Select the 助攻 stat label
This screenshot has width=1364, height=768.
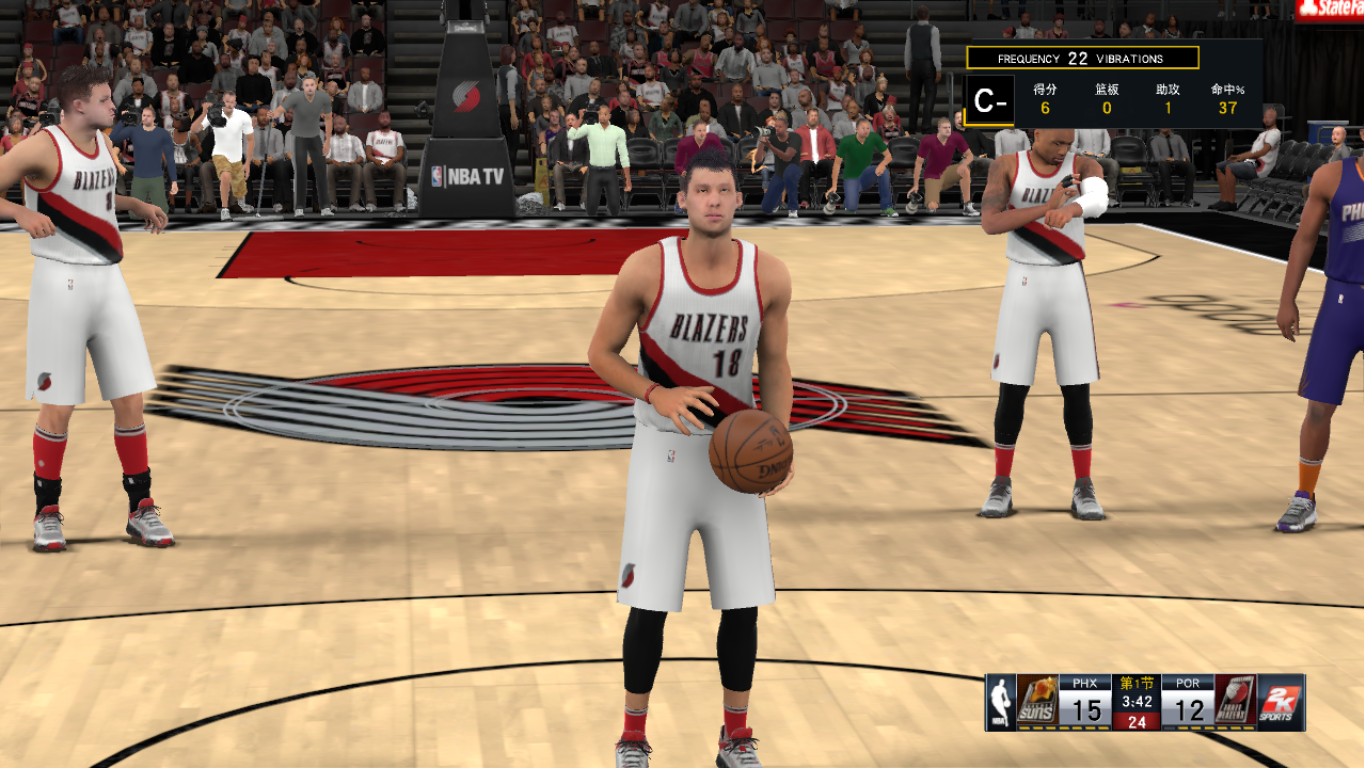[x=1166, y=91]
